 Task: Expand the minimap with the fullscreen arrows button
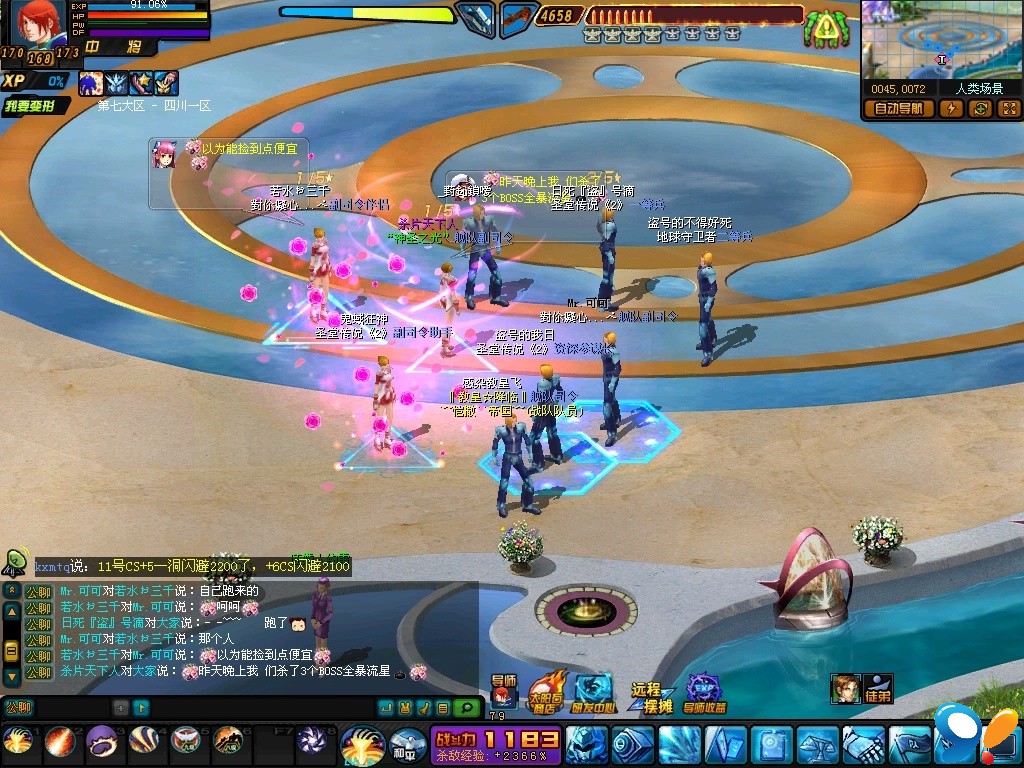[x=1008, y=109]
